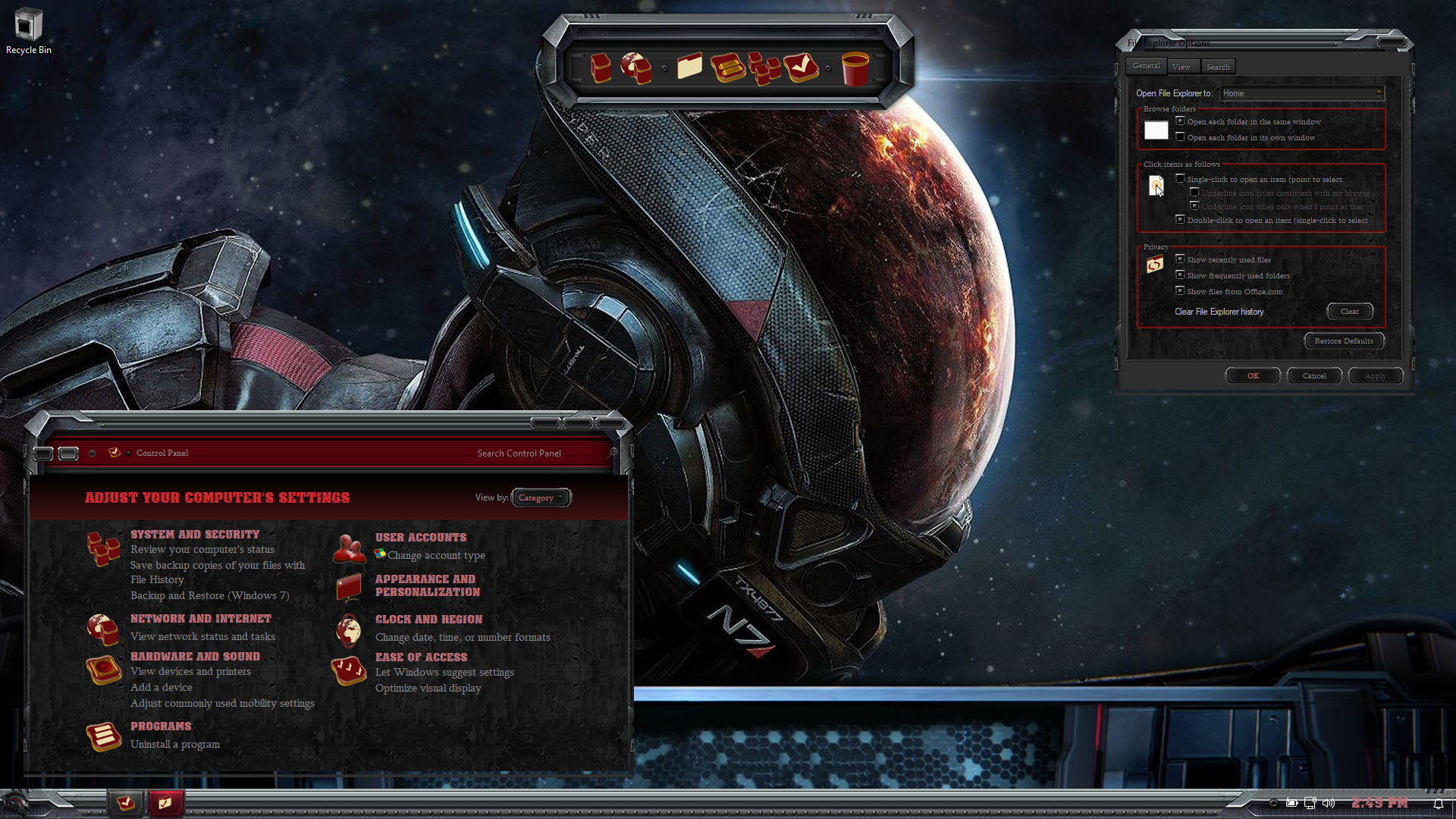1456x819 pixels.
Task: Click the Restore Defaults button
Action: (1343, 340)
